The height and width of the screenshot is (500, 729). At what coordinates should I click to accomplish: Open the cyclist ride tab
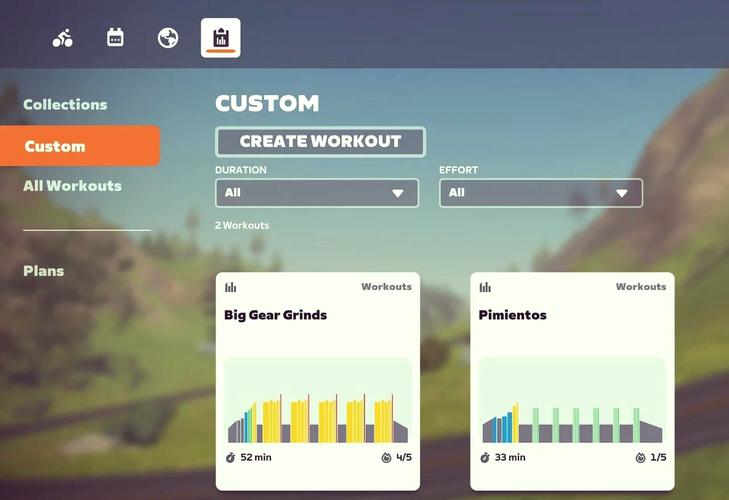tap(63, 38)
